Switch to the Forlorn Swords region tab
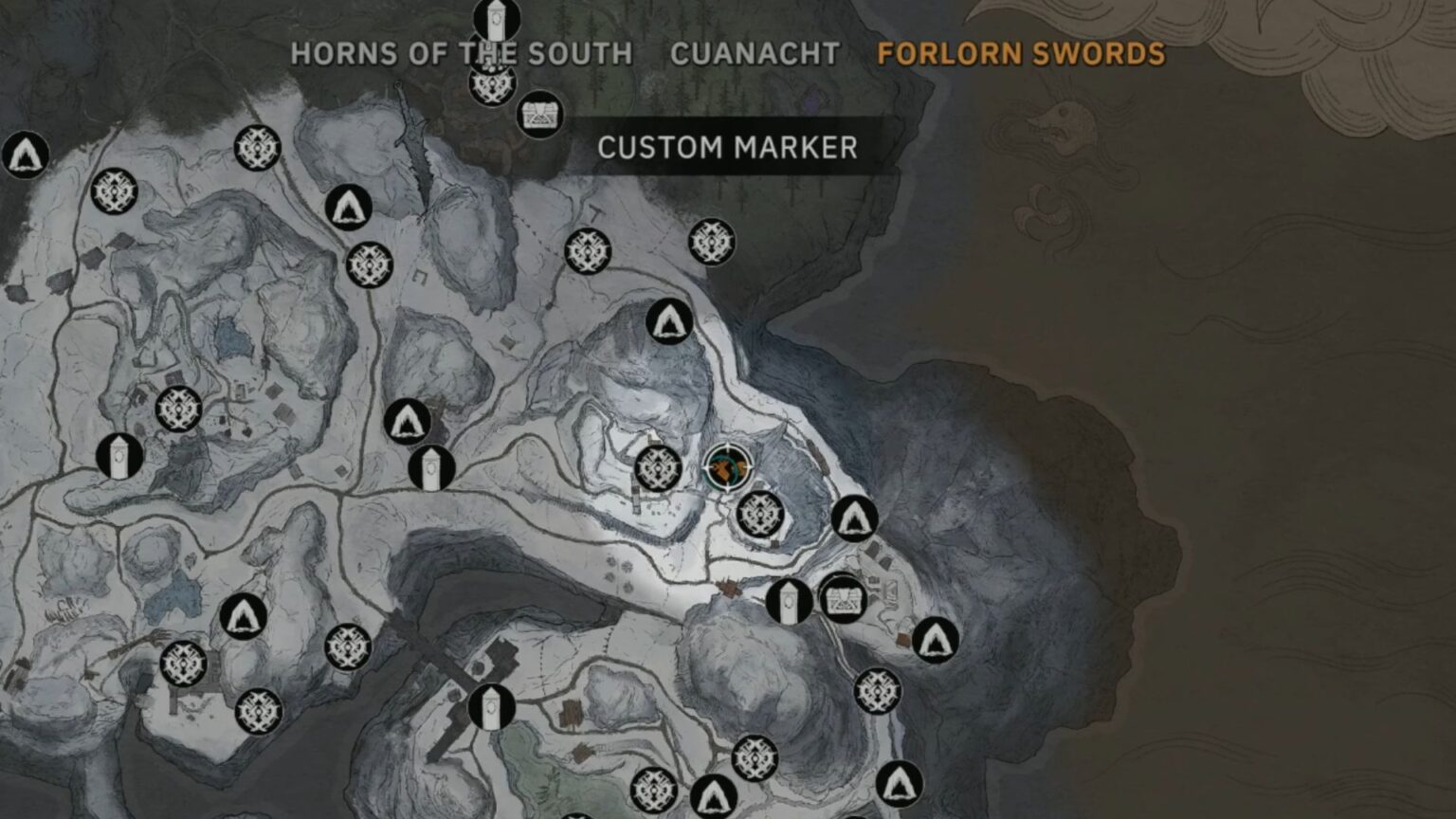Viewport: 1456px width, 819px height. [x=1019, y=54]
